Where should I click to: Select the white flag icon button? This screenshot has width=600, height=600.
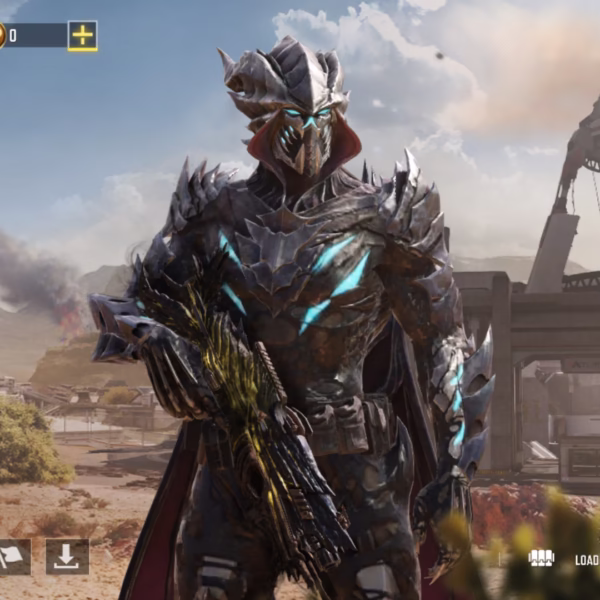pos(13,557)
